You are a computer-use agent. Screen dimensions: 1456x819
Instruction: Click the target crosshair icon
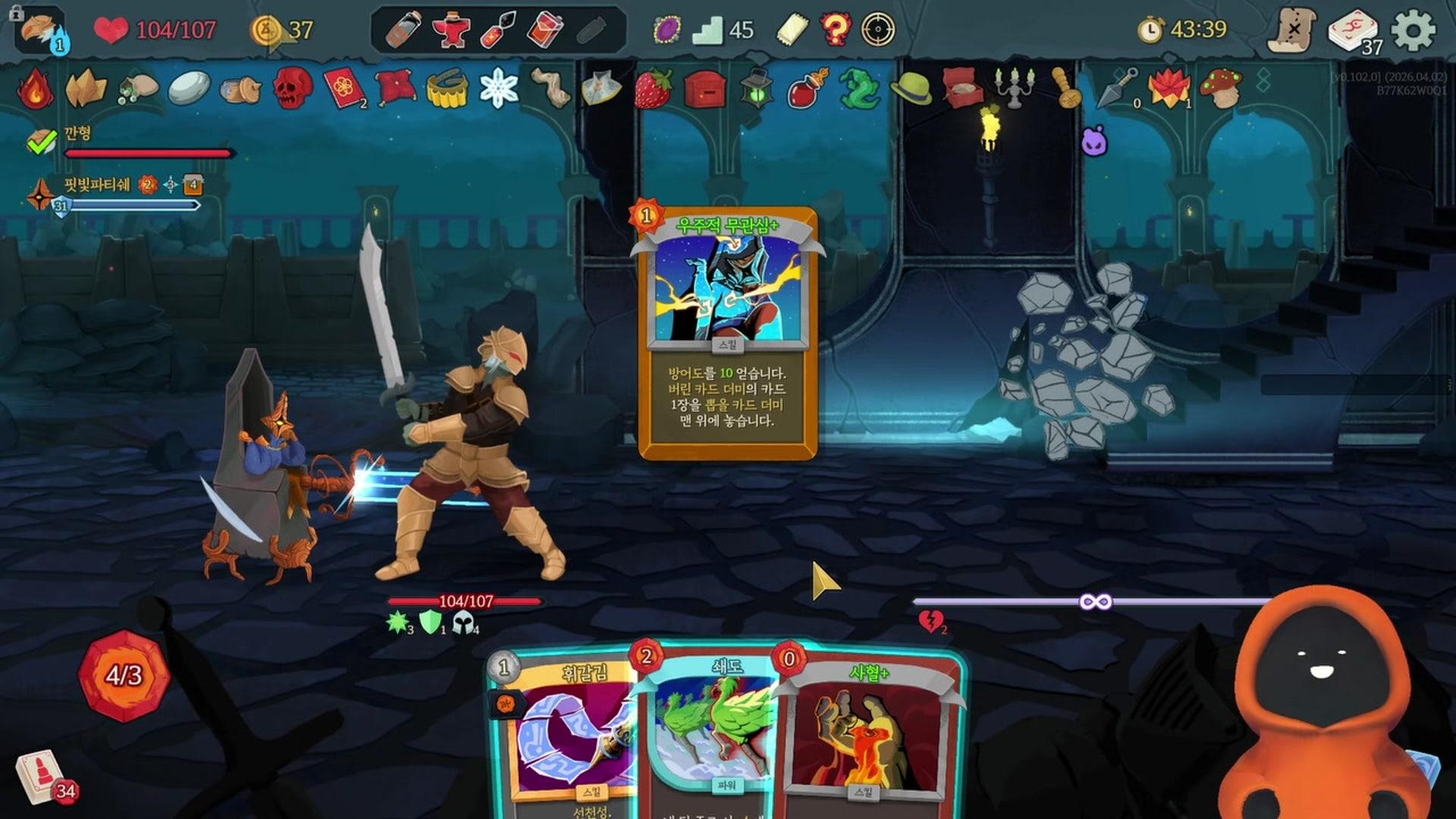(x=879, y=30)
